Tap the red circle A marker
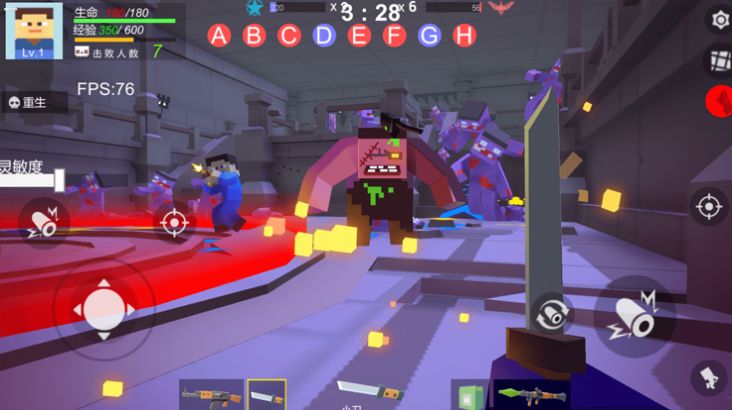 pyautogui.click(x=220, y=36)
